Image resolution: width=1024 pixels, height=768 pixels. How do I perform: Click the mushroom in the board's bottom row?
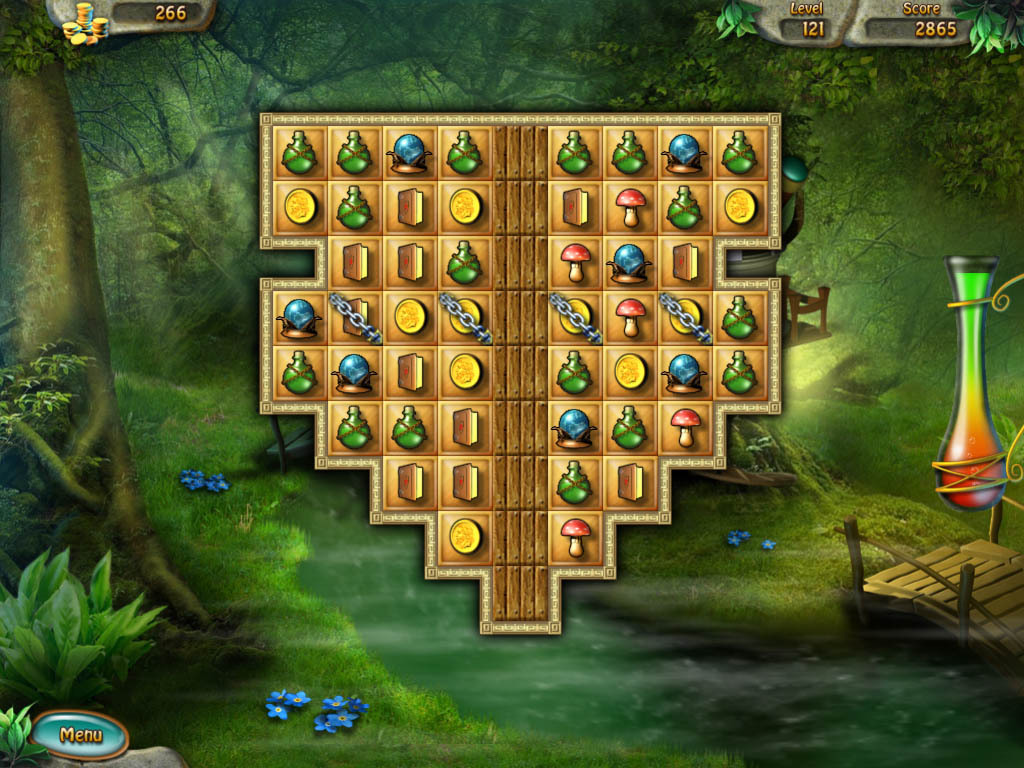click(x=575, y=536)
